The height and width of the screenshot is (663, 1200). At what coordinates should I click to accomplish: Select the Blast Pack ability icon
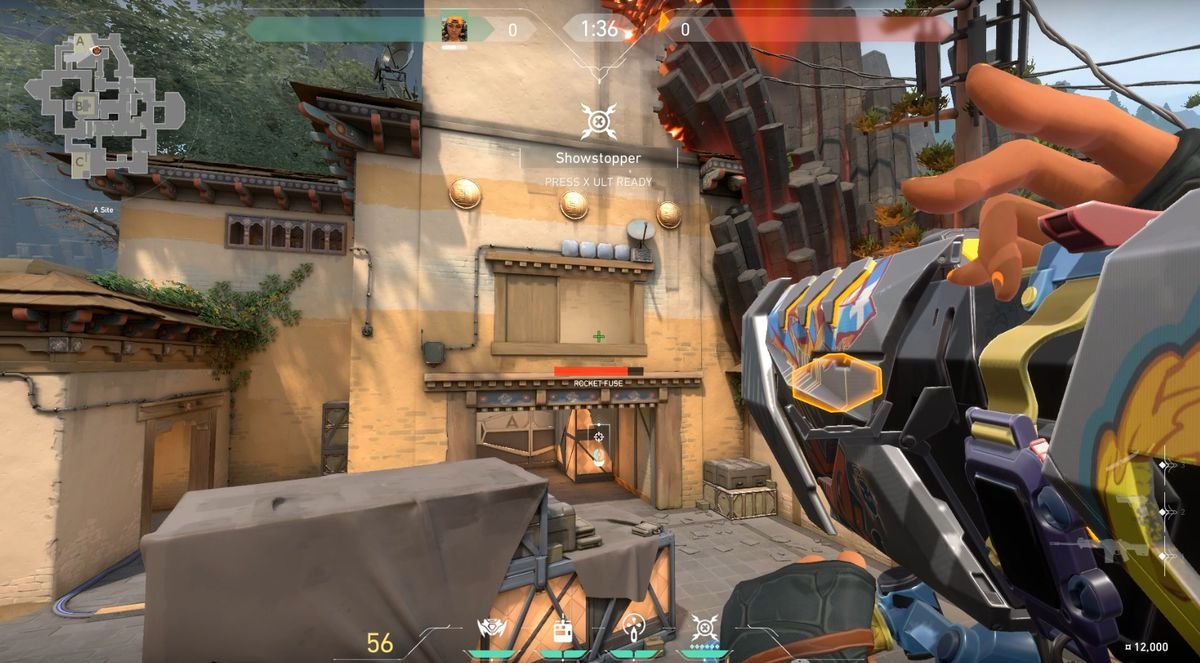(x=562, y=628)
